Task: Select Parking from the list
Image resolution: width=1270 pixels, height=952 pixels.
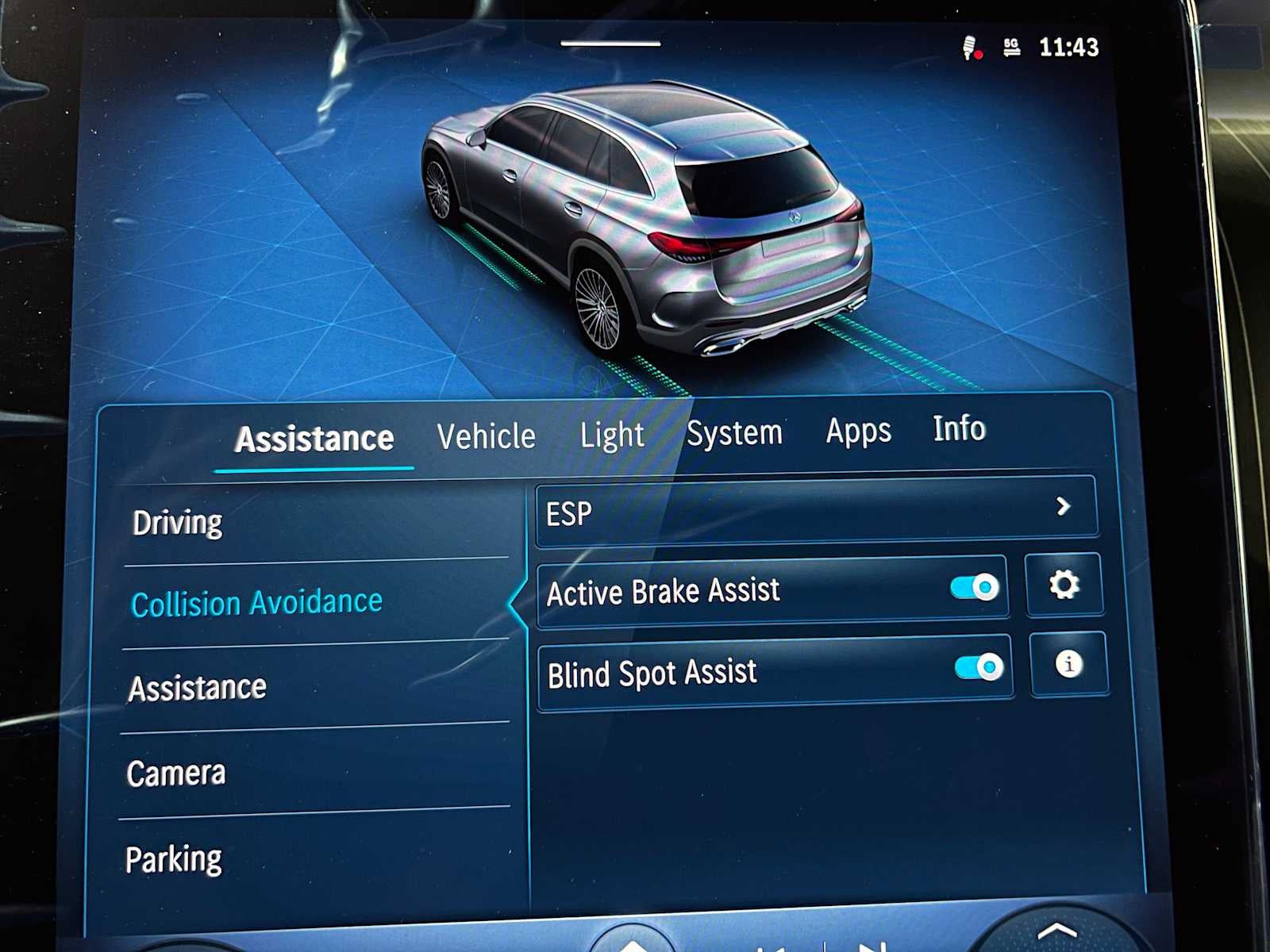Action: click(x=174, y=856)
